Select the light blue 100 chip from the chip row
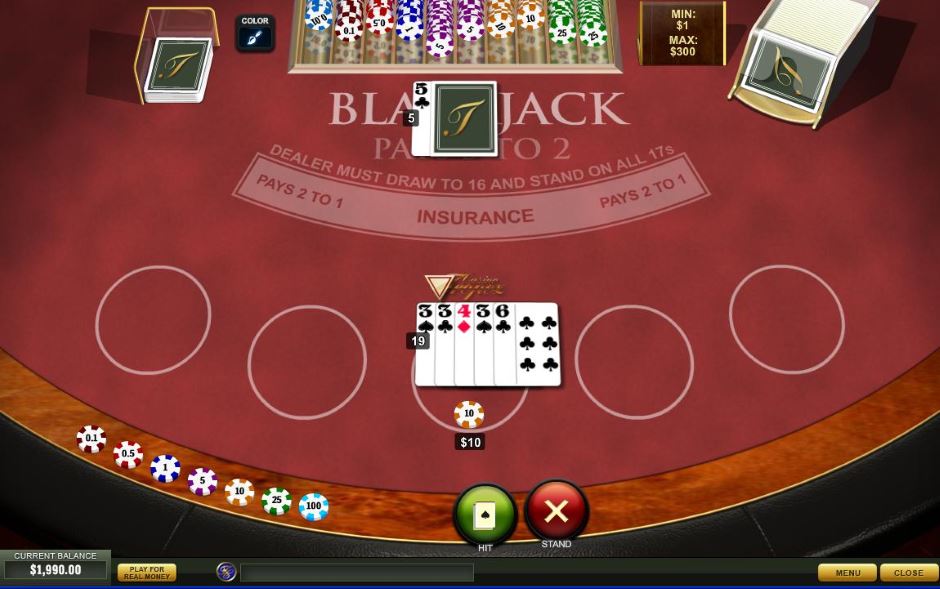Screen dimensions: 940x589 [x=313, y=506]
